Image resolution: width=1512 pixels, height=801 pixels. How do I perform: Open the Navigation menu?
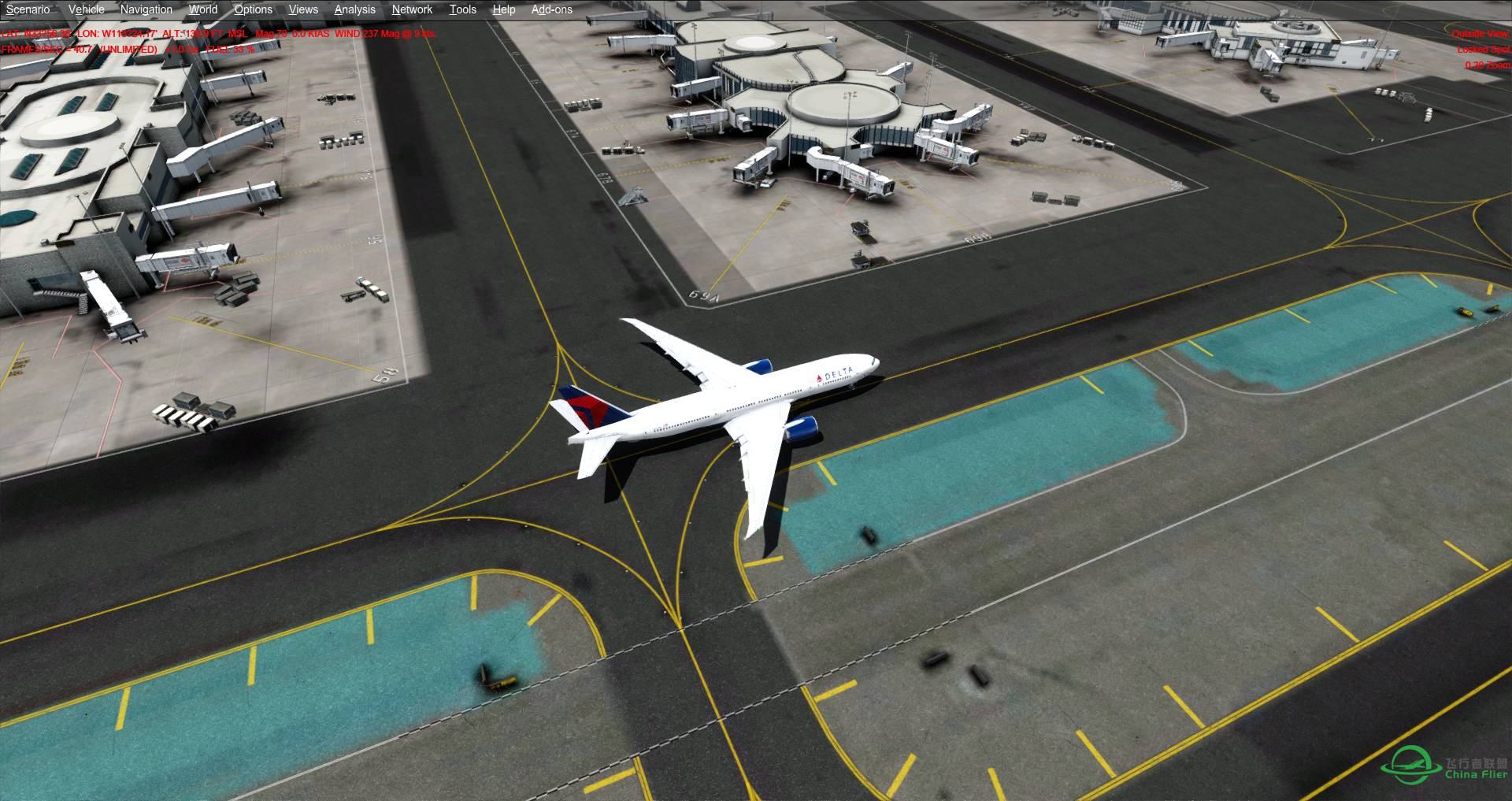coord(146,9)
